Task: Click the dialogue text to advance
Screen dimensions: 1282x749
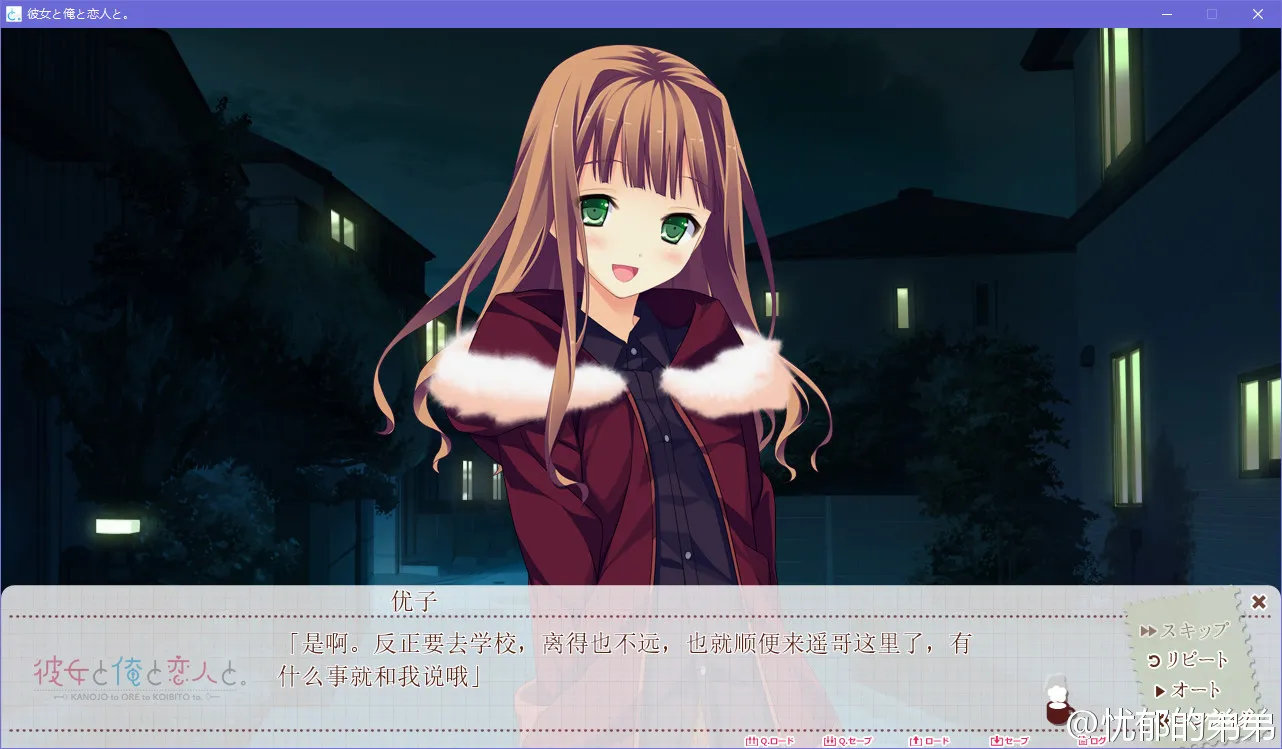Action: click(620, 655)
